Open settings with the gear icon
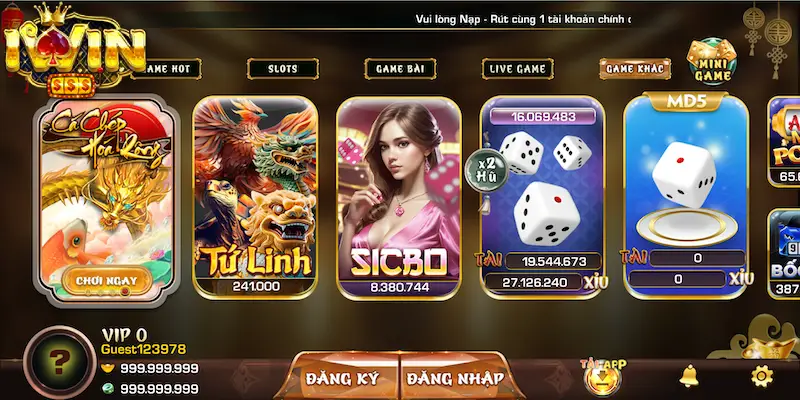Image resolution: width=800 pixels, height=400 pixels. [x=761, y=376]
